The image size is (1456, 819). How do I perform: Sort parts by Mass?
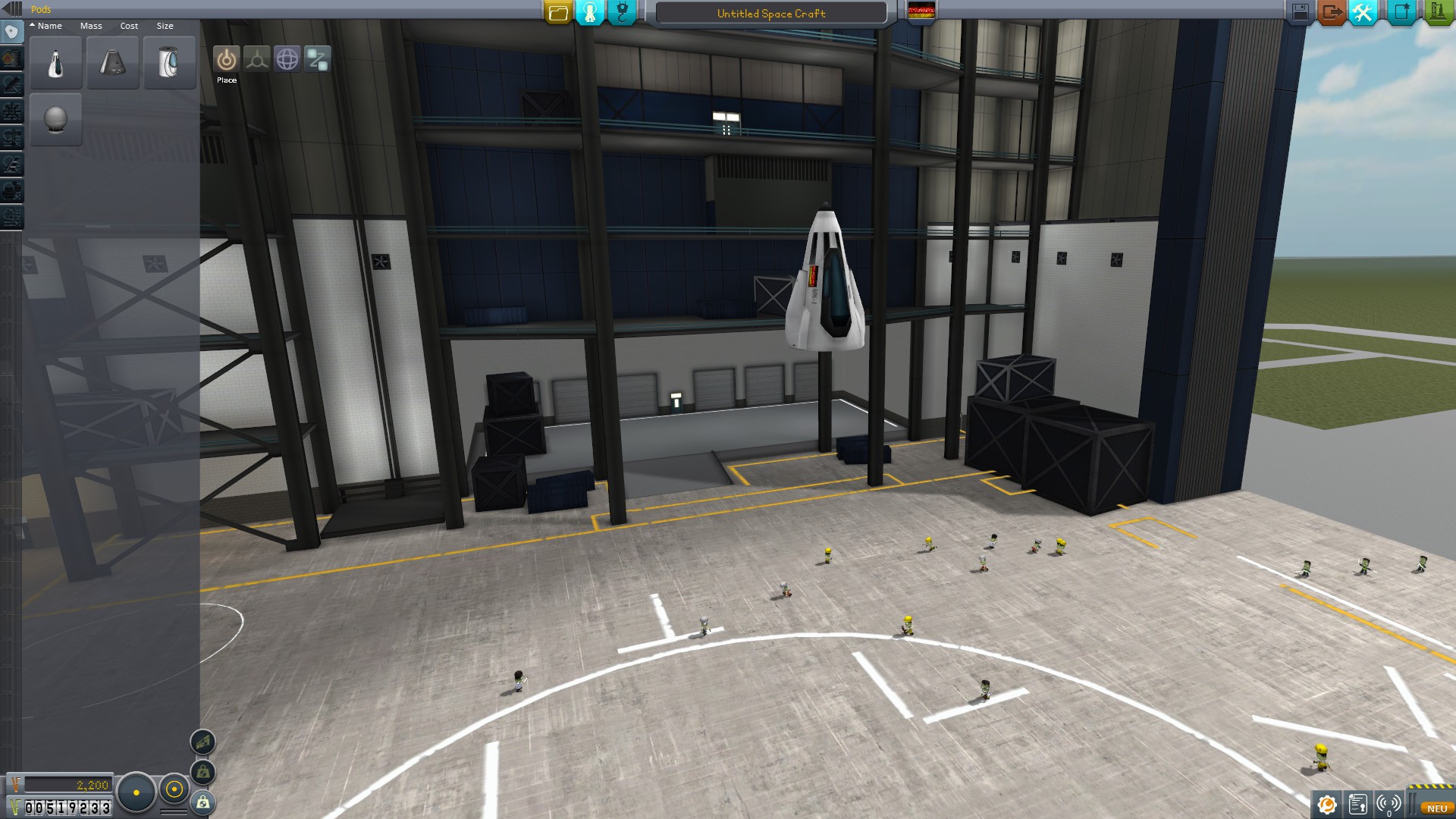tap(91, 26)
